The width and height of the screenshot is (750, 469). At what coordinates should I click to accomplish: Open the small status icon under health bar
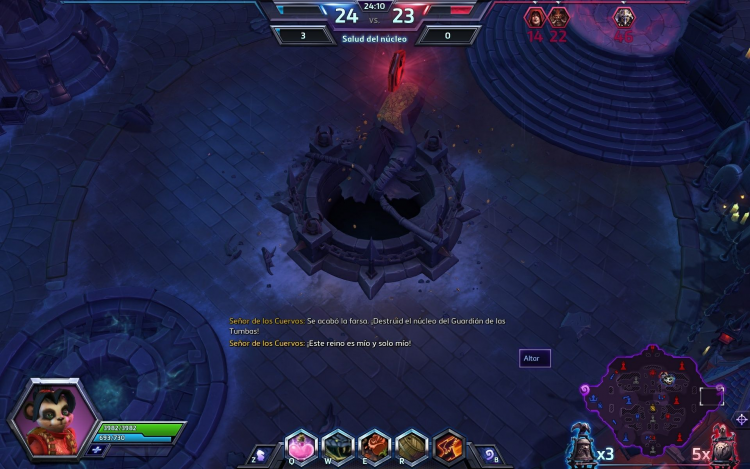pyautogui.click(x=96, y=449)
